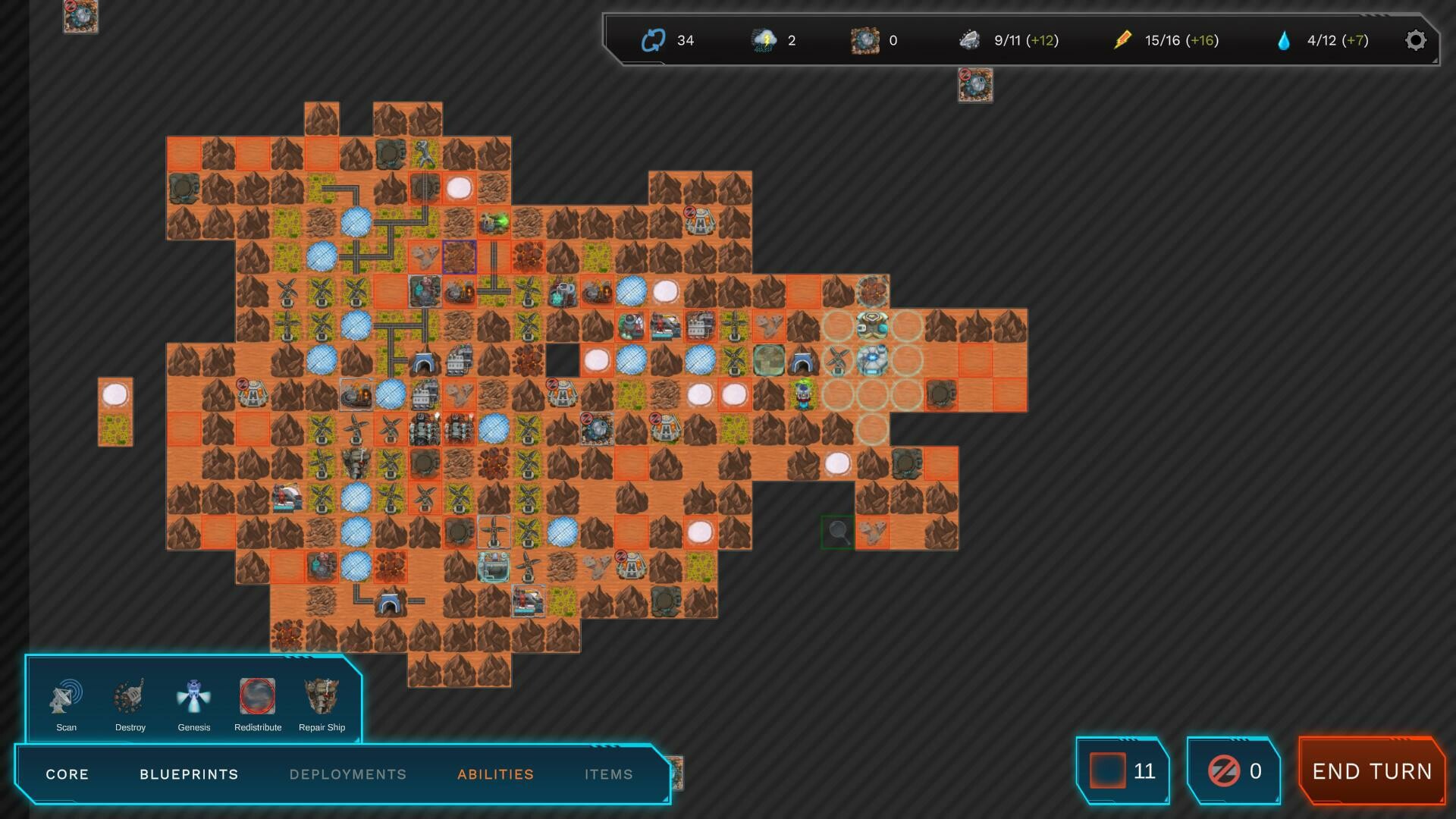Open the ITEMS tab
Image resolution: width=1456 pixels, height=819 pixels.
pyautogui.click(x=608, y=774)
